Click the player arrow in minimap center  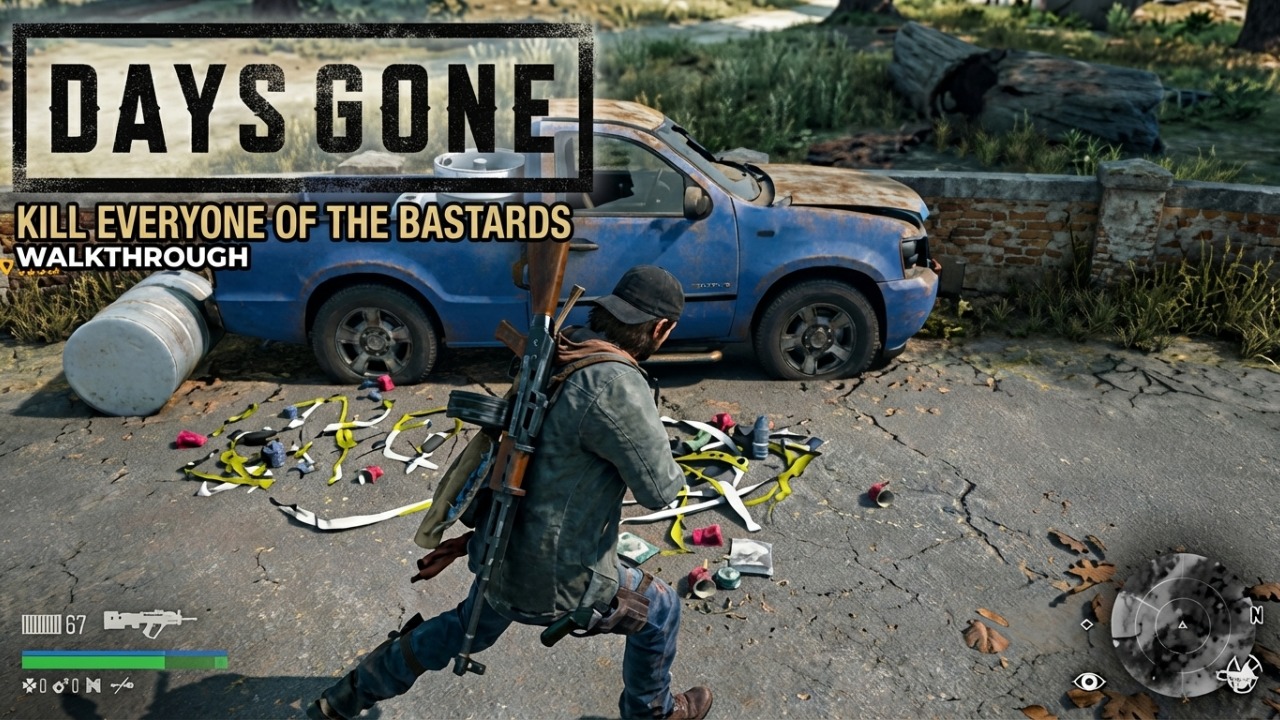pos(1182,626)
